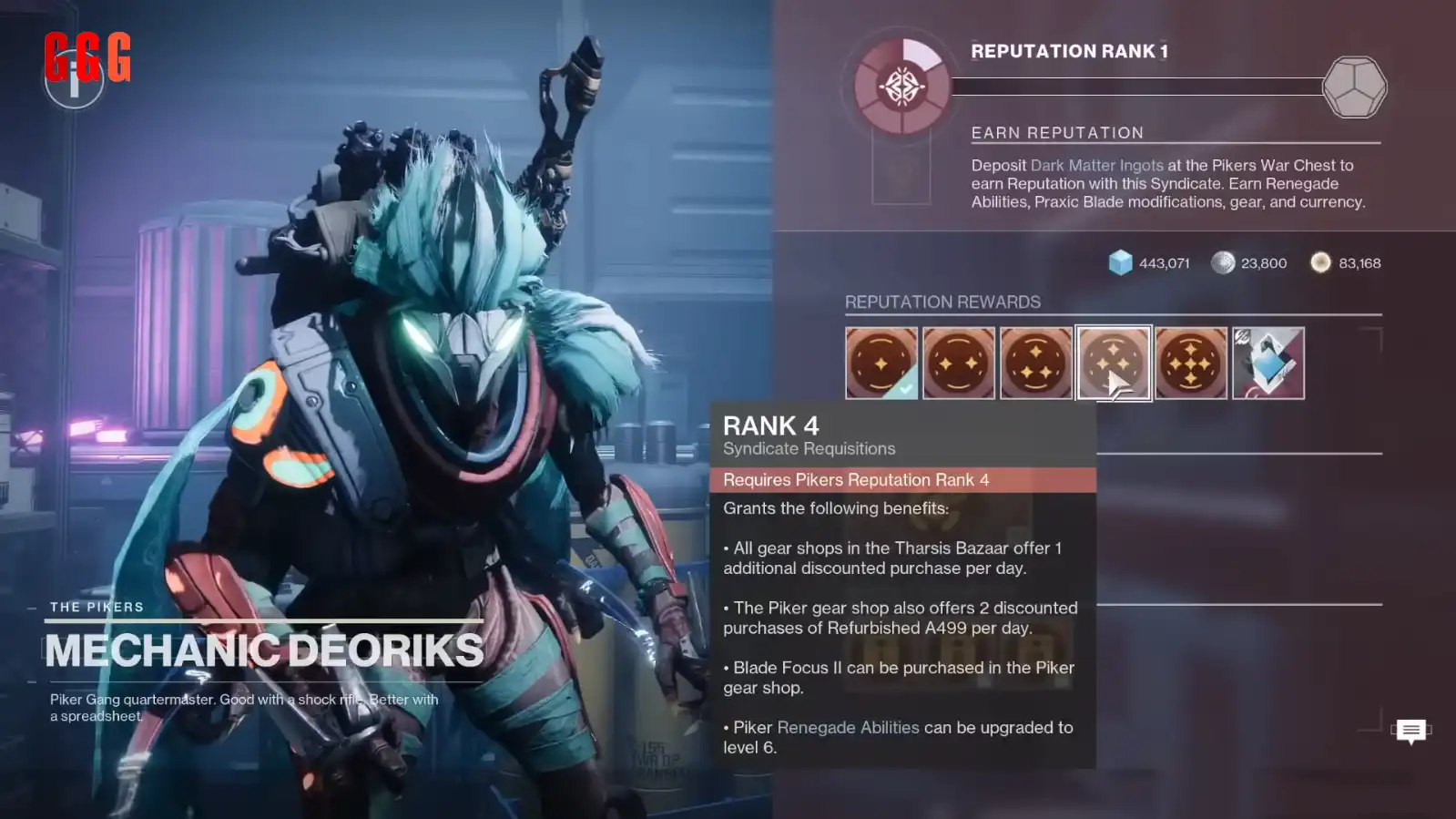Select the Rank 2 reputation reward

(x=958, y=363)
